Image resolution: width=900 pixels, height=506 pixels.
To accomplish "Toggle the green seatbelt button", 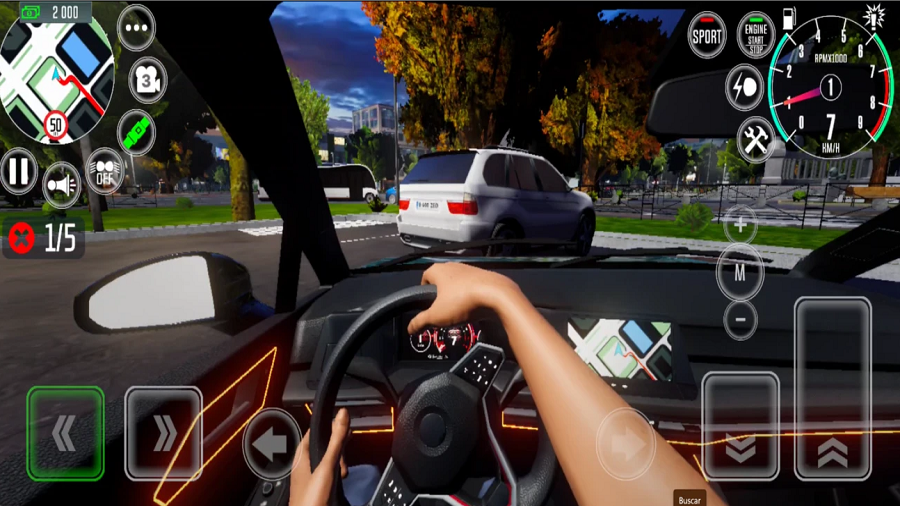I will click(x=137, y=132).
